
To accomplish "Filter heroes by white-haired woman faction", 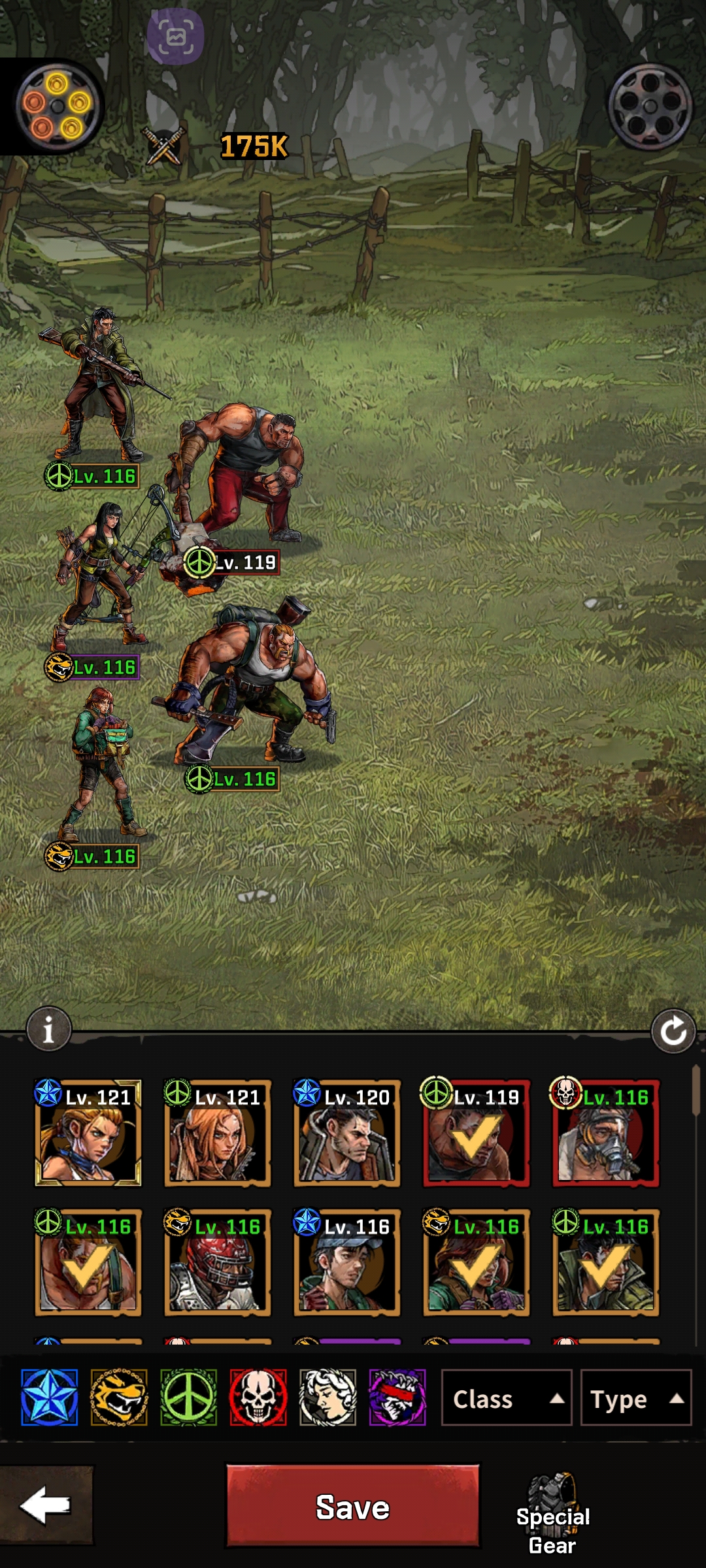I will 328,1397.
